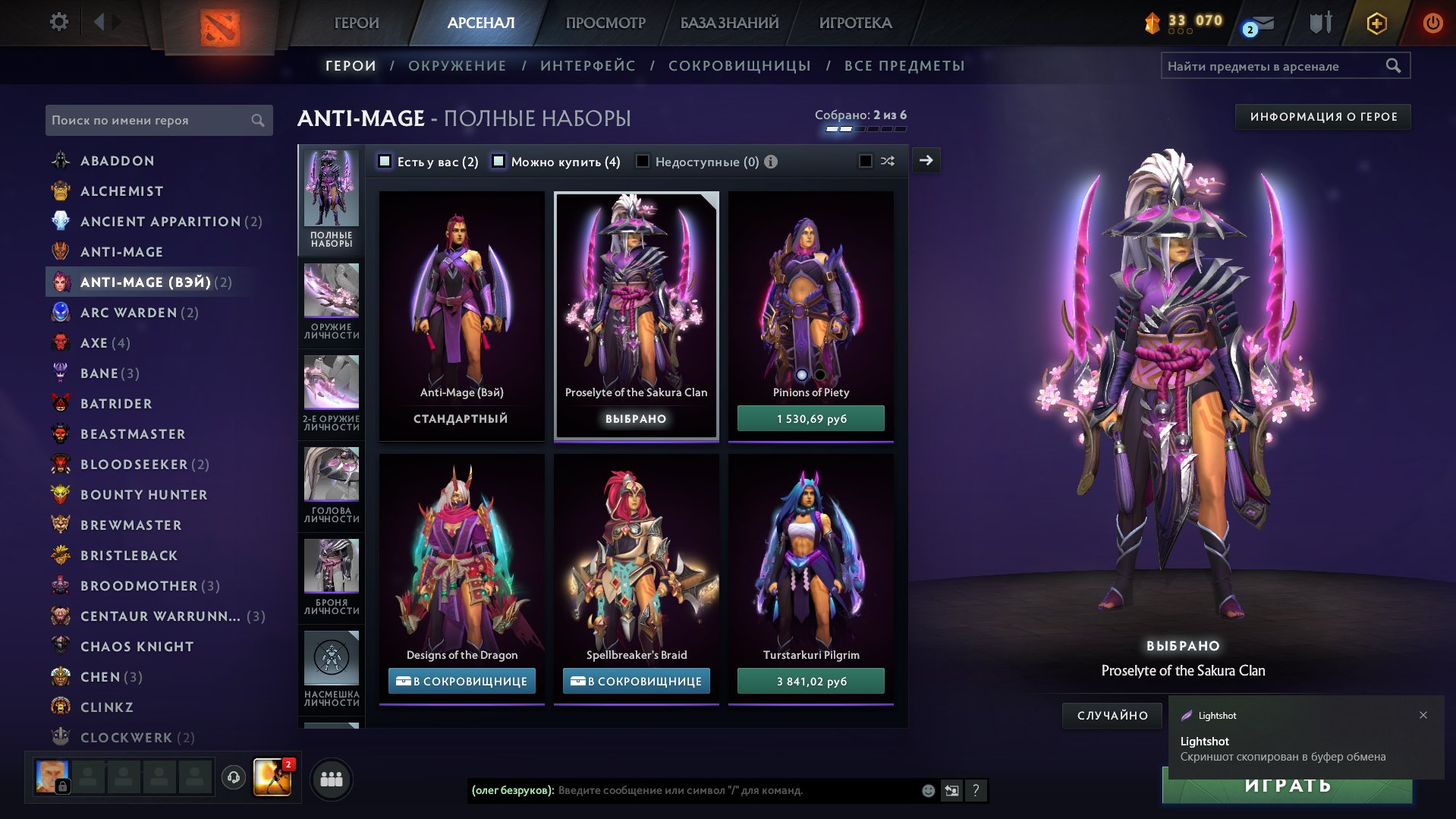Click the arsenal item search field

(x=1275, y=66)
